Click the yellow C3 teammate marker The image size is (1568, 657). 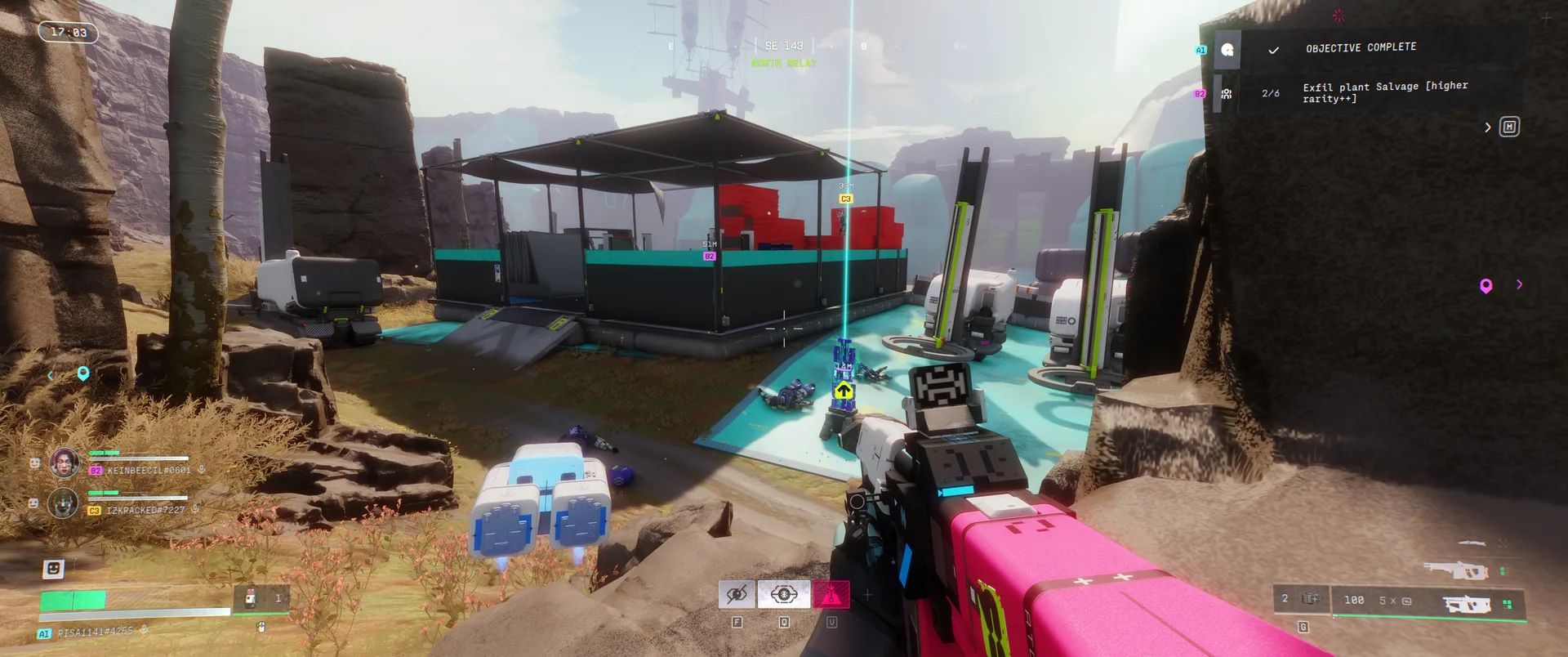[845, 199]
